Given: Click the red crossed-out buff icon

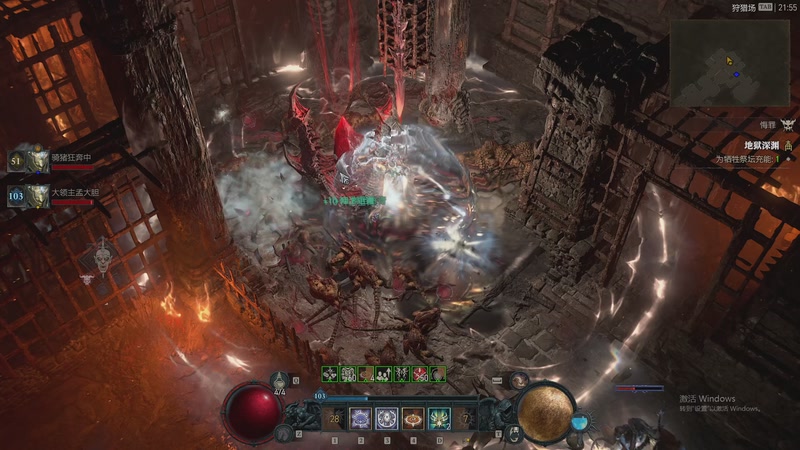Looking at the screenshot, I should pos(421,373).
